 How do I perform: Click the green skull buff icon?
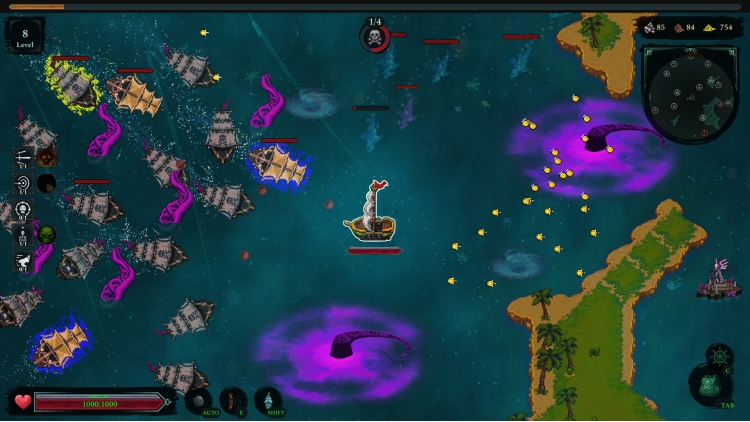coord(47,235)
